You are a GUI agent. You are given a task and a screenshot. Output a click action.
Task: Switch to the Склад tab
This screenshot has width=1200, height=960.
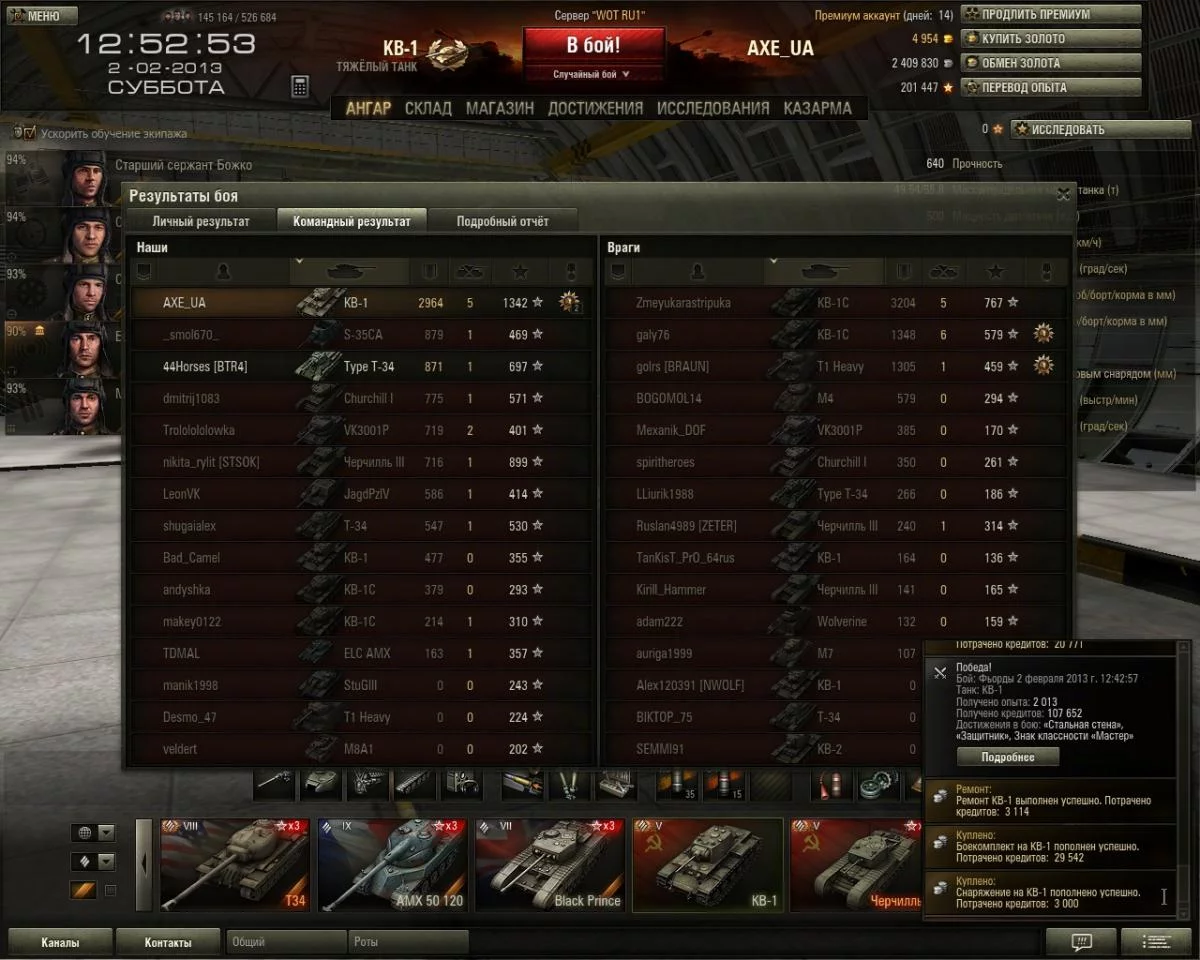point(428,108)
